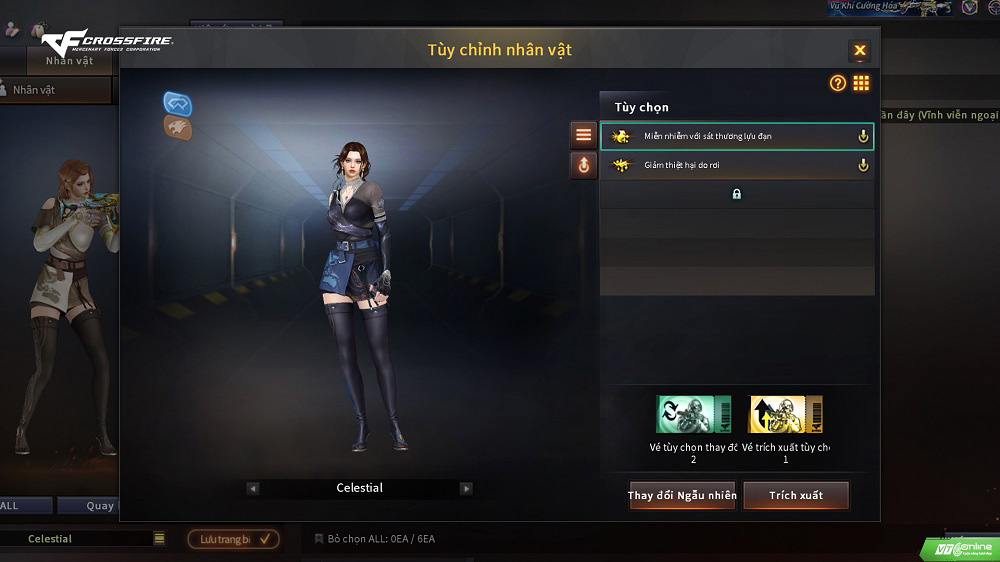Switch to the previous character with left arrow
1000x562 pixels.
click(x=253, y=488)
